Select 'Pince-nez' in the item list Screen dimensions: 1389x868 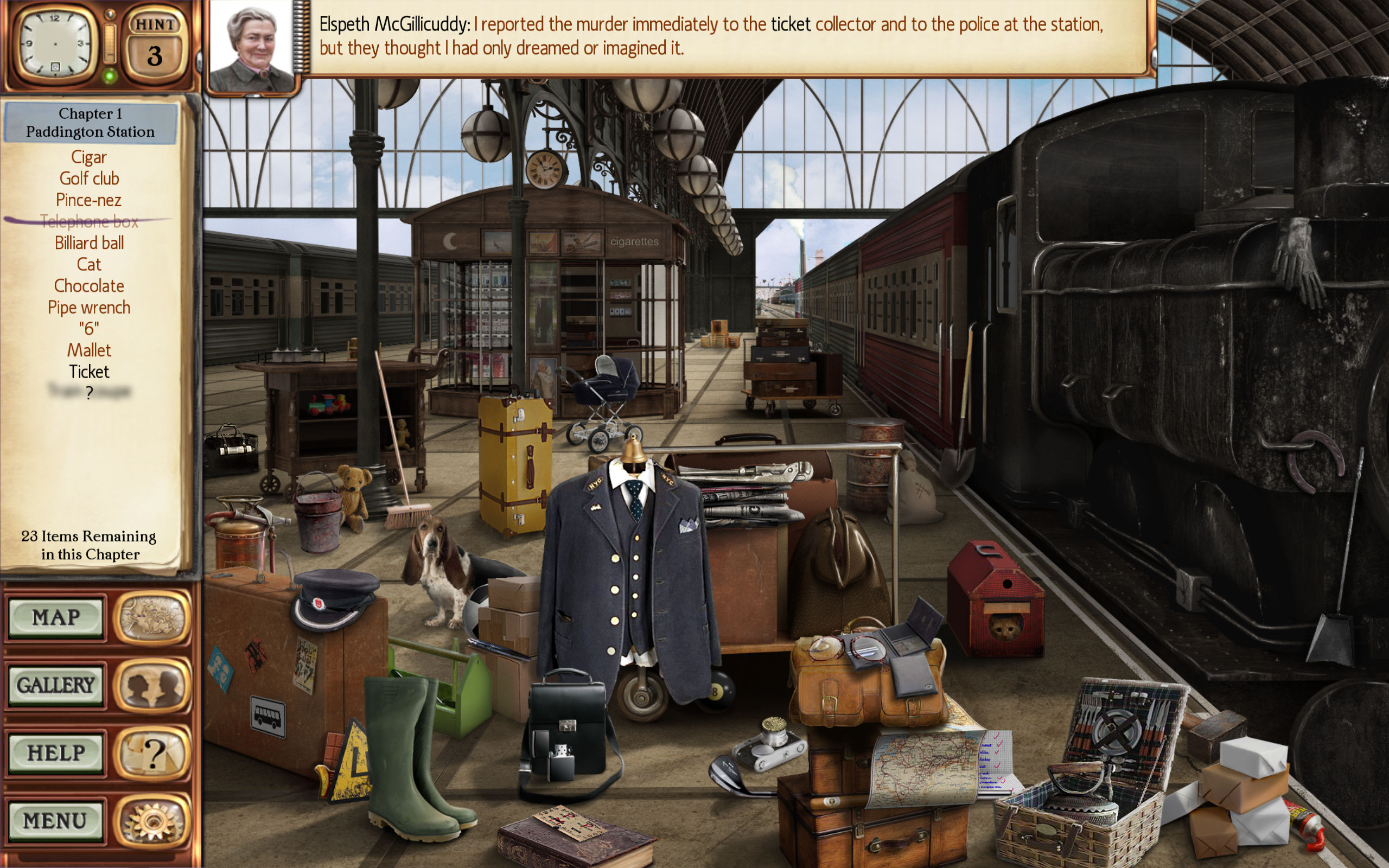(88, 200)
